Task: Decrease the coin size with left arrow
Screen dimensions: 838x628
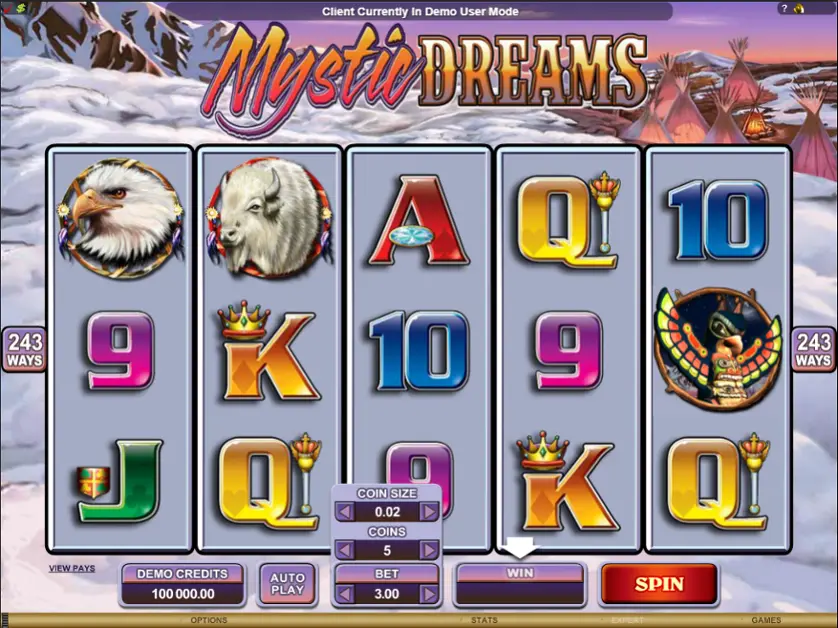Action: point(344,512)
